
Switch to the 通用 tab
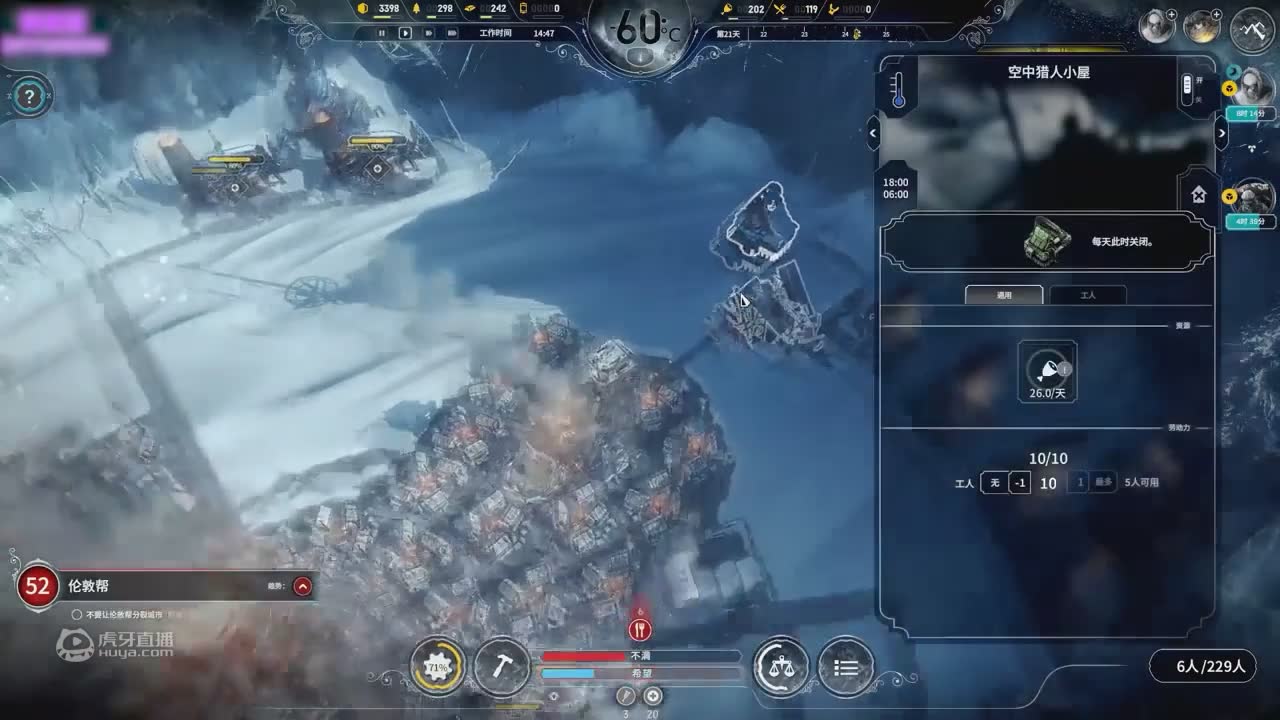coord(1004,295)
